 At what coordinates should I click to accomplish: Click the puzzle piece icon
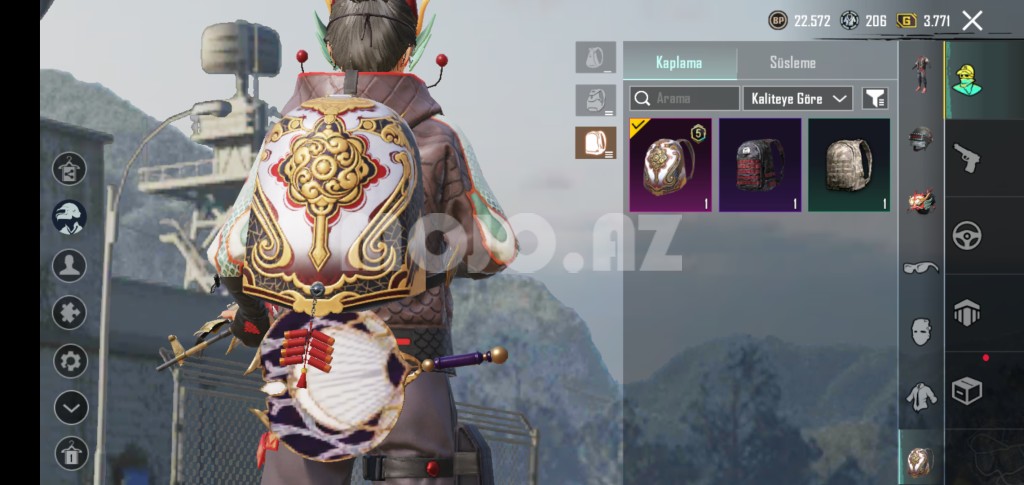click(x=70, y=313)
